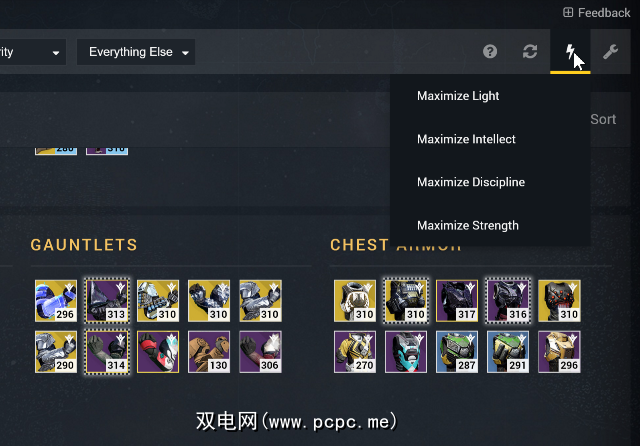Toggle the lightning bolt loadout menu
Screen dimensions: 640x446
coord(571,52)
